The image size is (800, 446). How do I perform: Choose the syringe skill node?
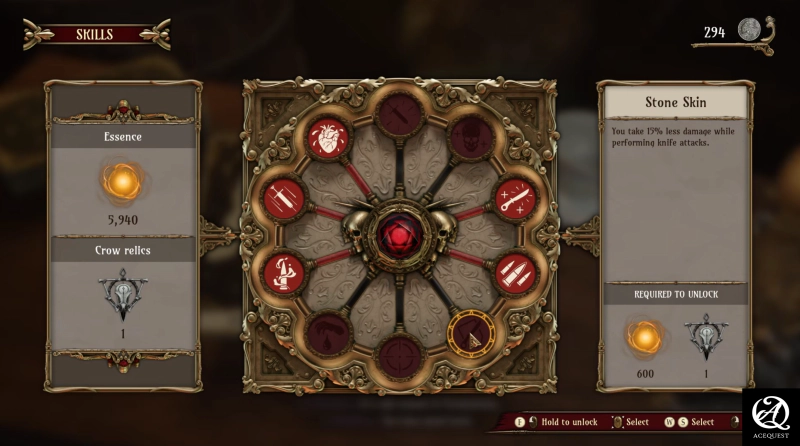point(284,197)
